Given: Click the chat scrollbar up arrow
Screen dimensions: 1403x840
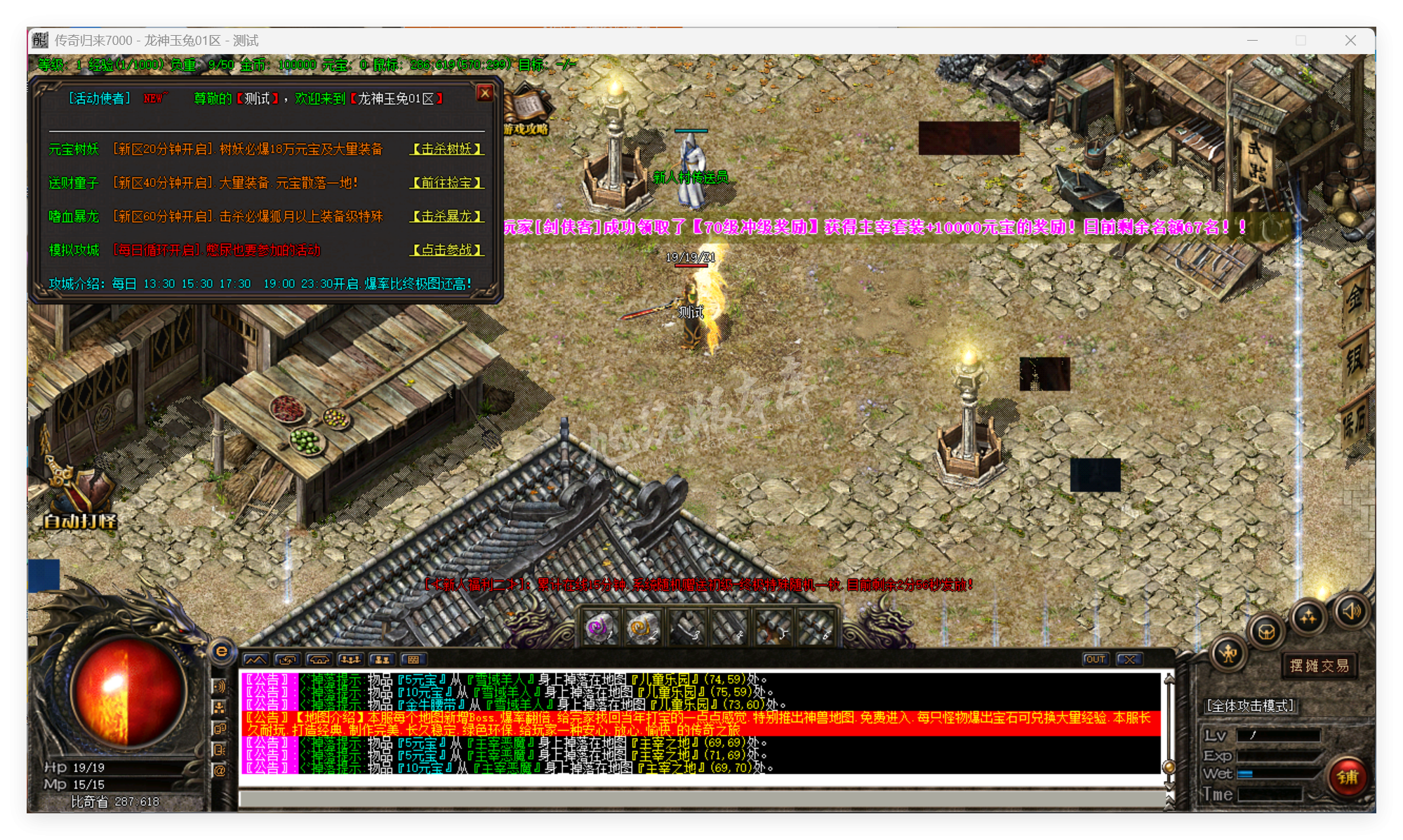Looking at the screenshot, I should tap(1169, 679).
